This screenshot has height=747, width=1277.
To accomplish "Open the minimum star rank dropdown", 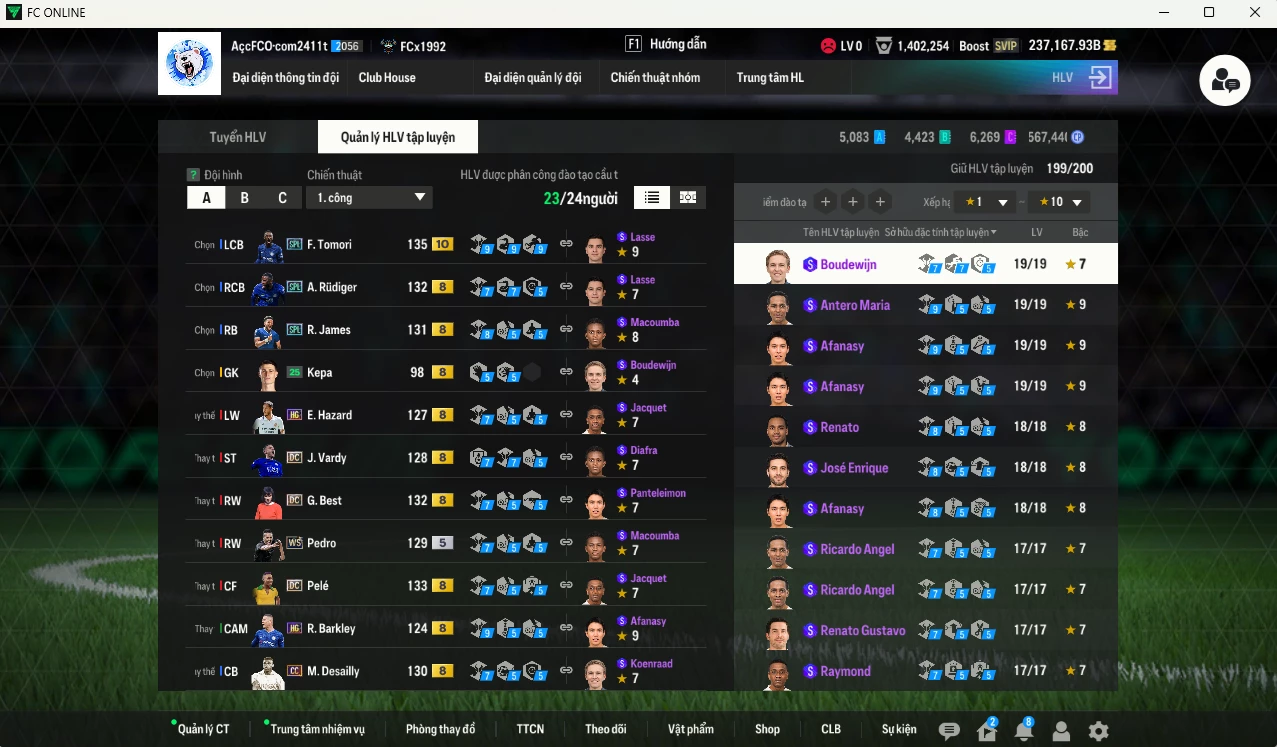I will (x=984, y=202).
